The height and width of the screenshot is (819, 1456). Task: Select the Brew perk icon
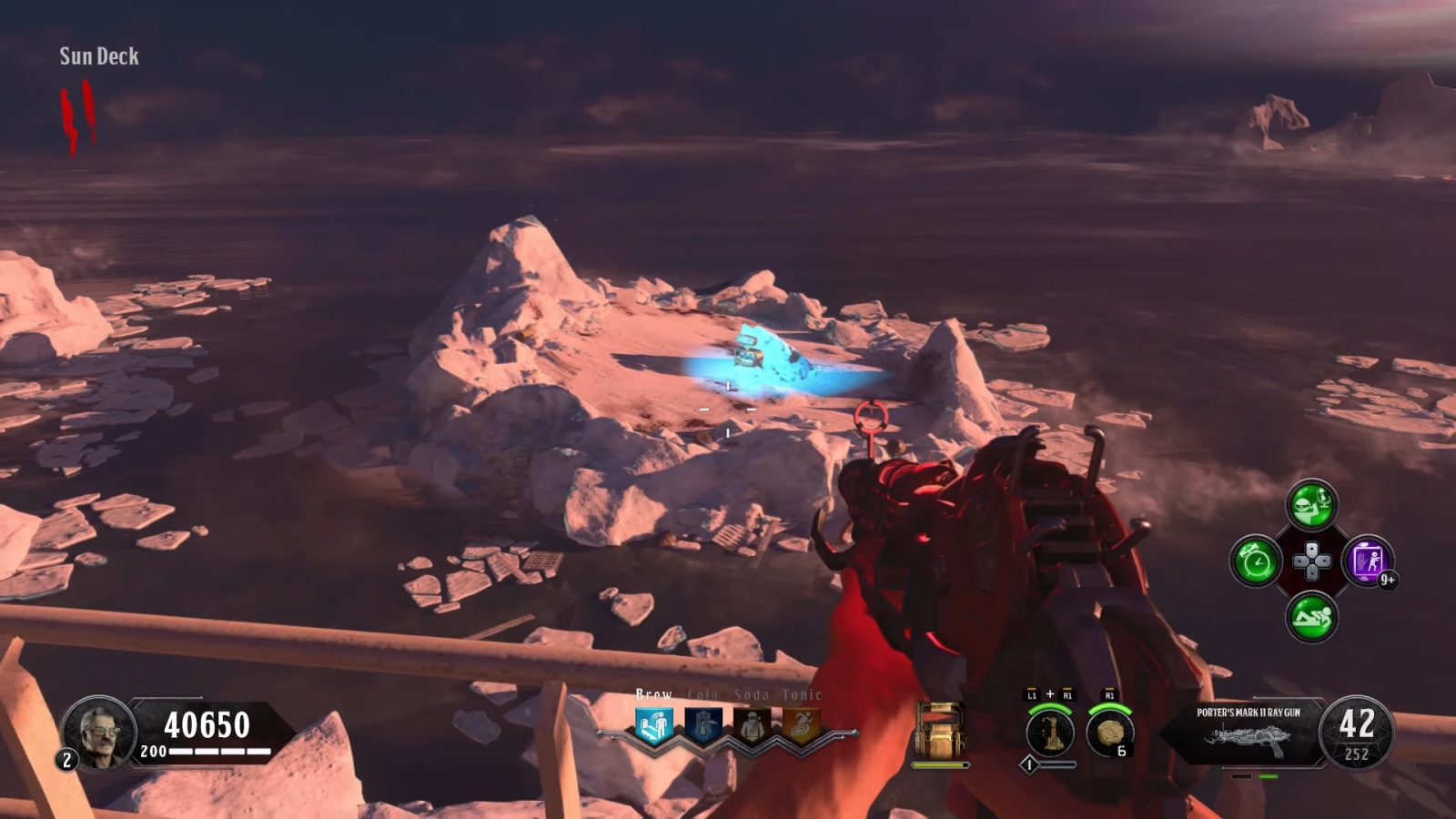pos(653,726)
